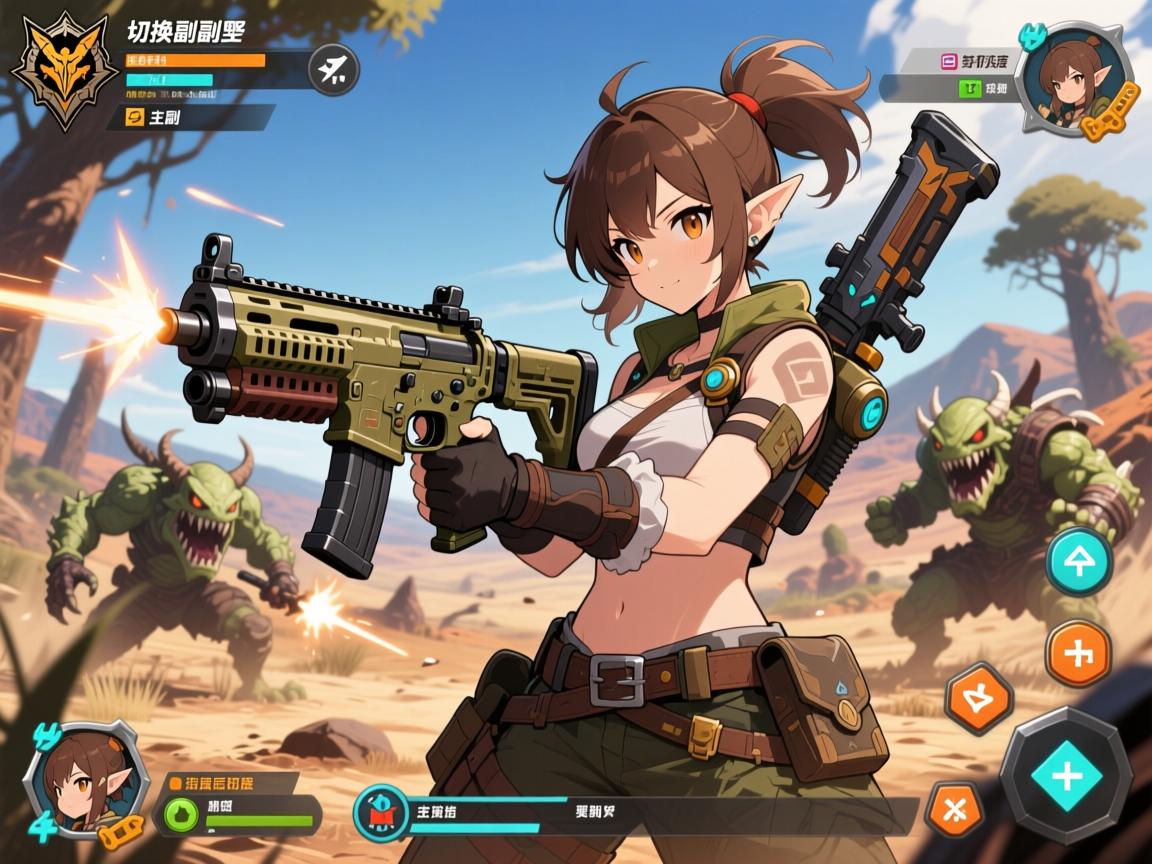
Task: Tap the teal up-arrow action button
Action: pyautogui.click(x=1079, y=562)
